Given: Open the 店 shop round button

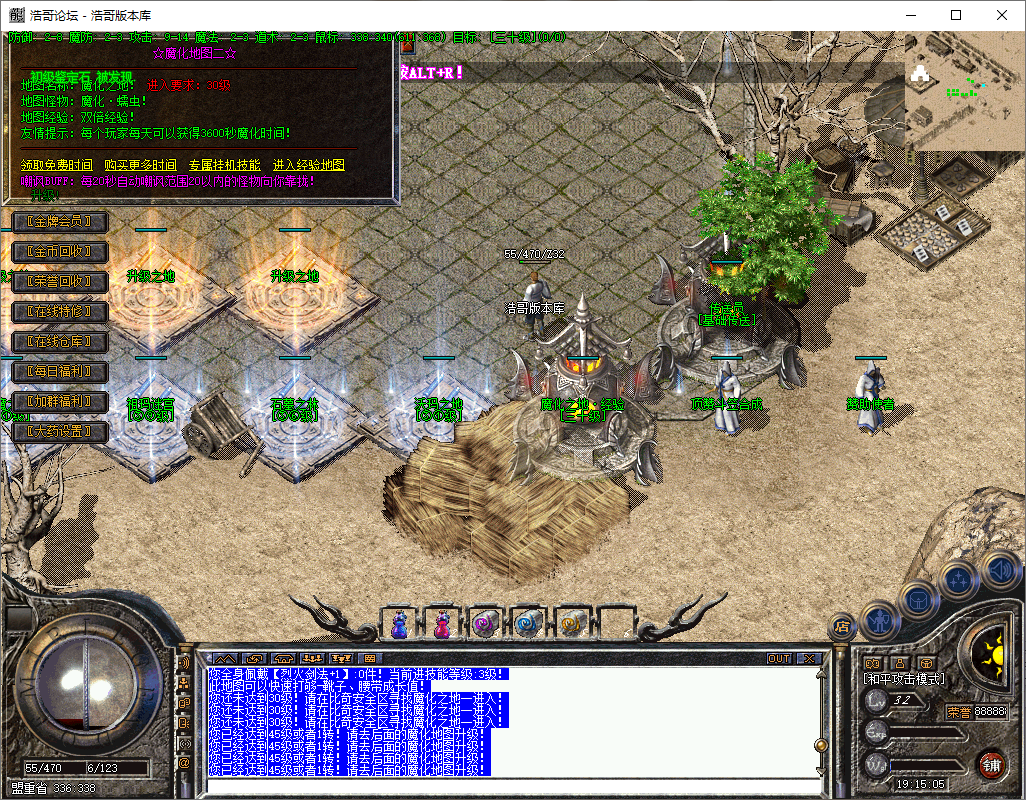Looking at the screenshot, I should pyautogui.click(x=842, y=627).
